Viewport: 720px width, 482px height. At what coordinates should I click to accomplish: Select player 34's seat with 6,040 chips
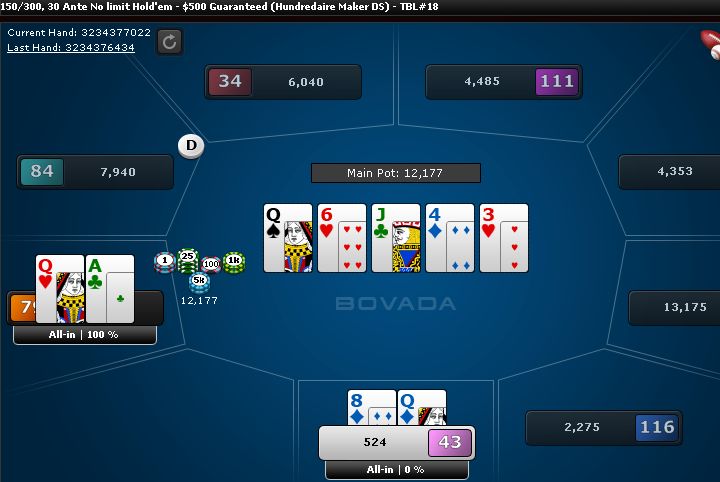[282, 82]
